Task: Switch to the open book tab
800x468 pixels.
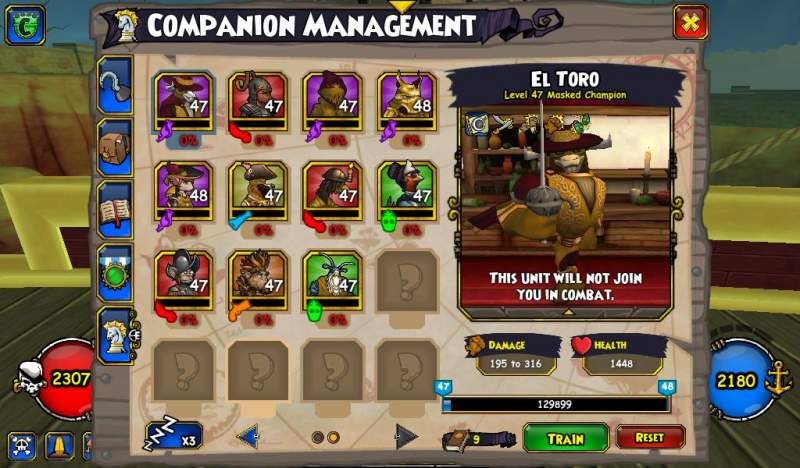Action: tap(115, 211)
